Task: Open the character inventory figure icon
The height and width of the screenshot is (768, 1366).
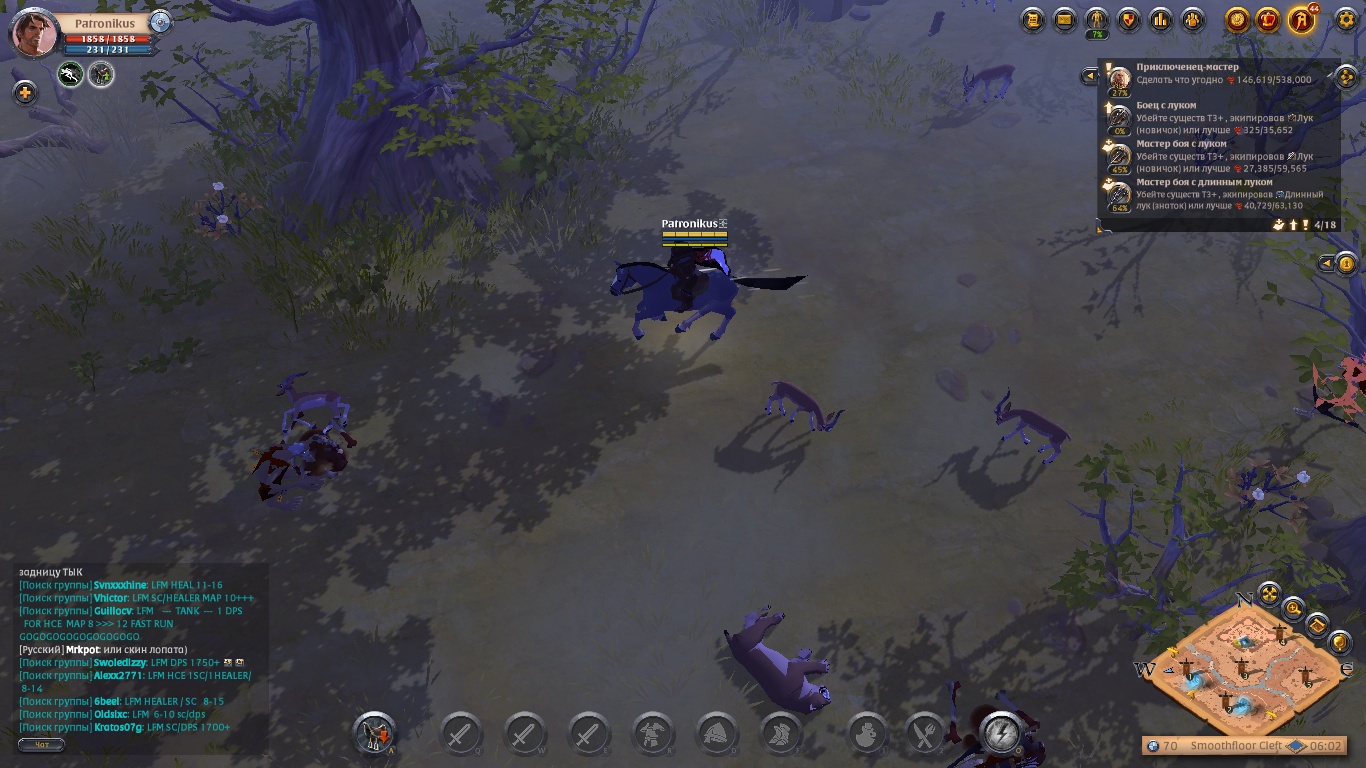Action: (x=1097, y=19)
